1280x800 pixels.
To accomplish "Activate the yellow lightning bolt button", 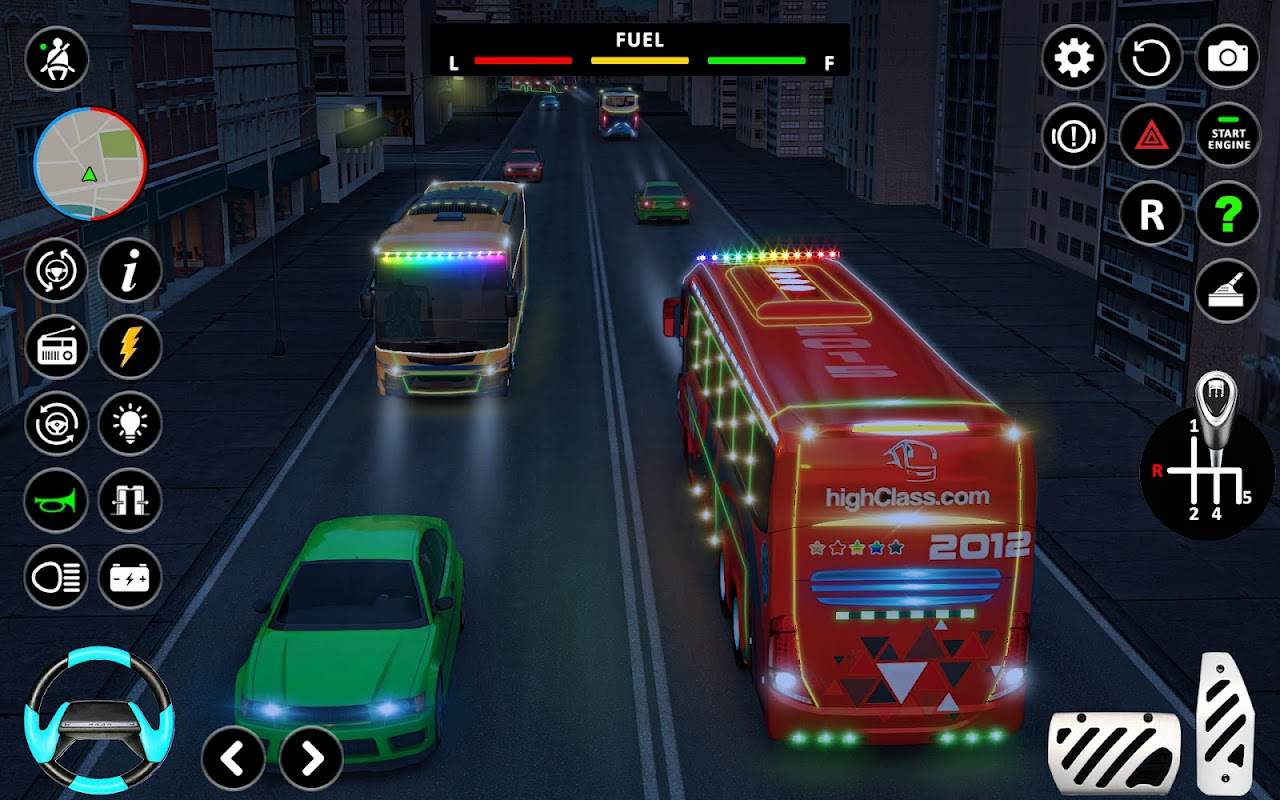I will (x=130, y=347).
